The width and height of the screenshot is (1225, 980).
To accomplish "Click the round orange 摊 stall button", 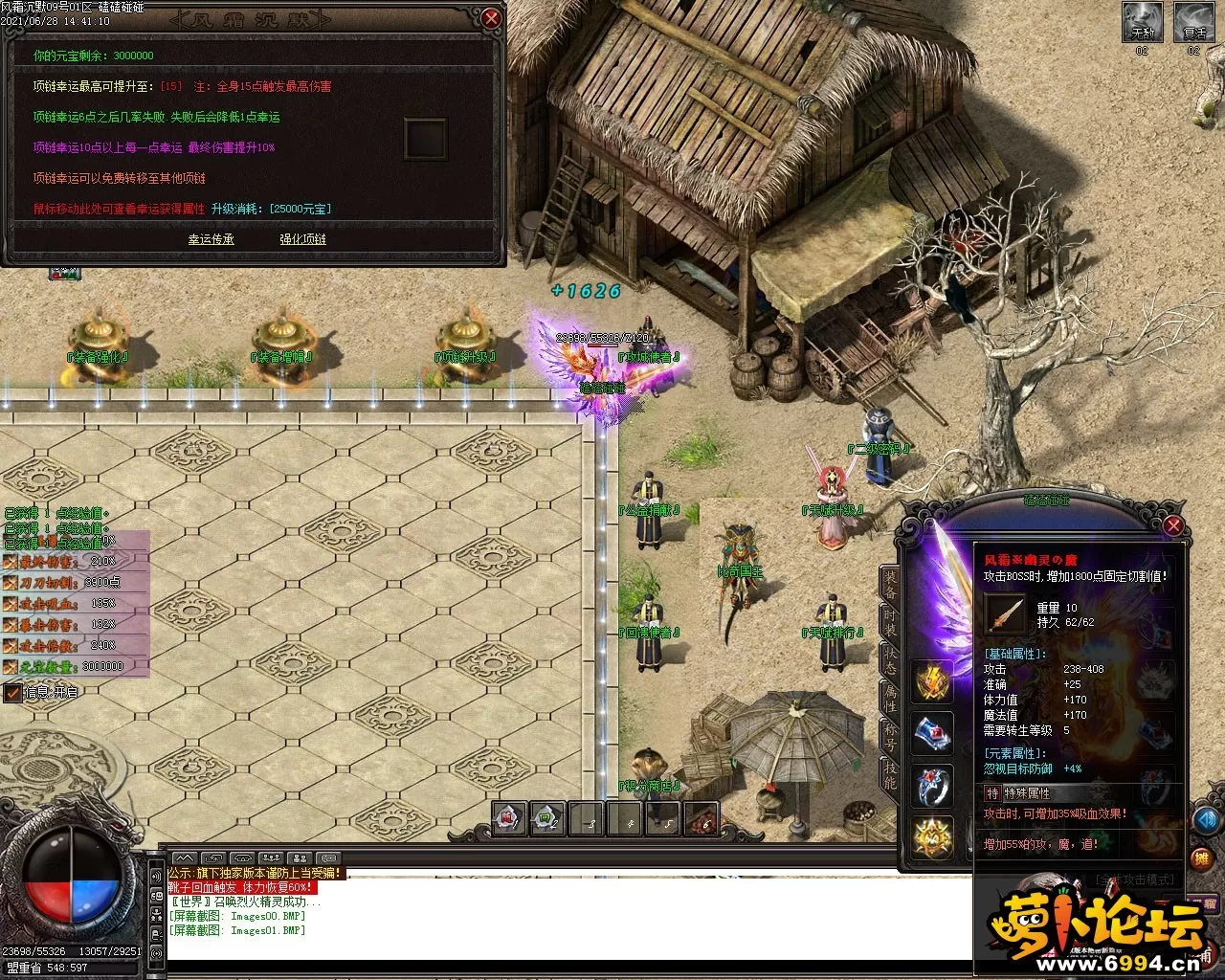I will (1202, 858).
